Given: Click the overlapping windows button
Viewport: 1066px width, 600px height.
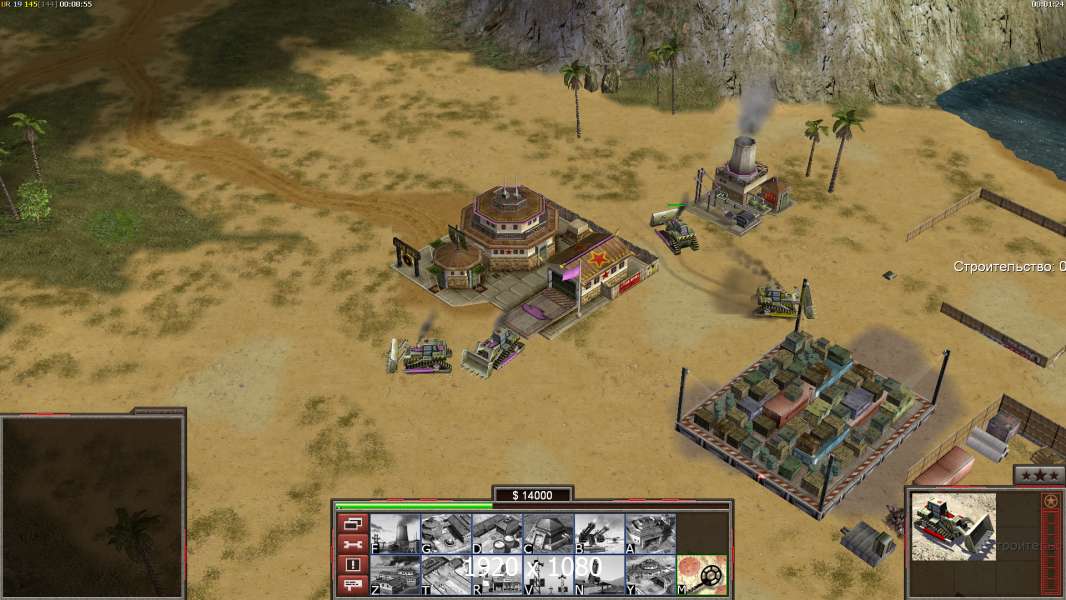Looking at the screenshot, I should click(352, 523).
